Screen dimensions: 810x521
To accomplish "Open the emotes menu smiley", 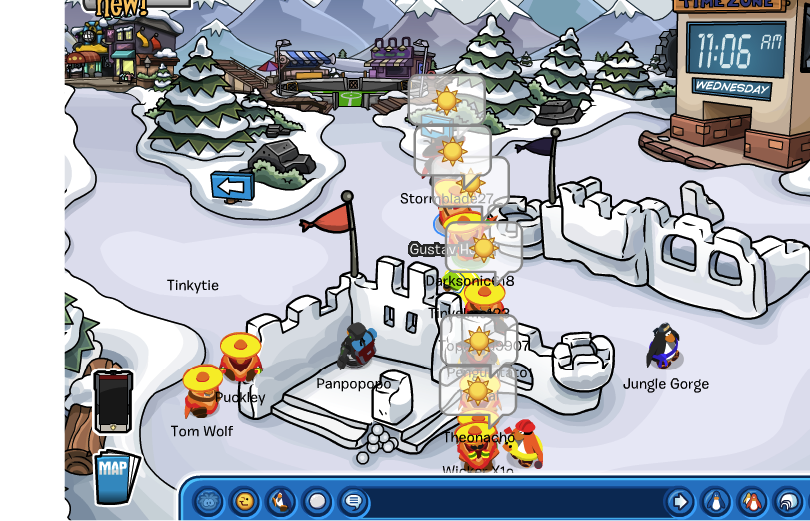I will (243, 501).
